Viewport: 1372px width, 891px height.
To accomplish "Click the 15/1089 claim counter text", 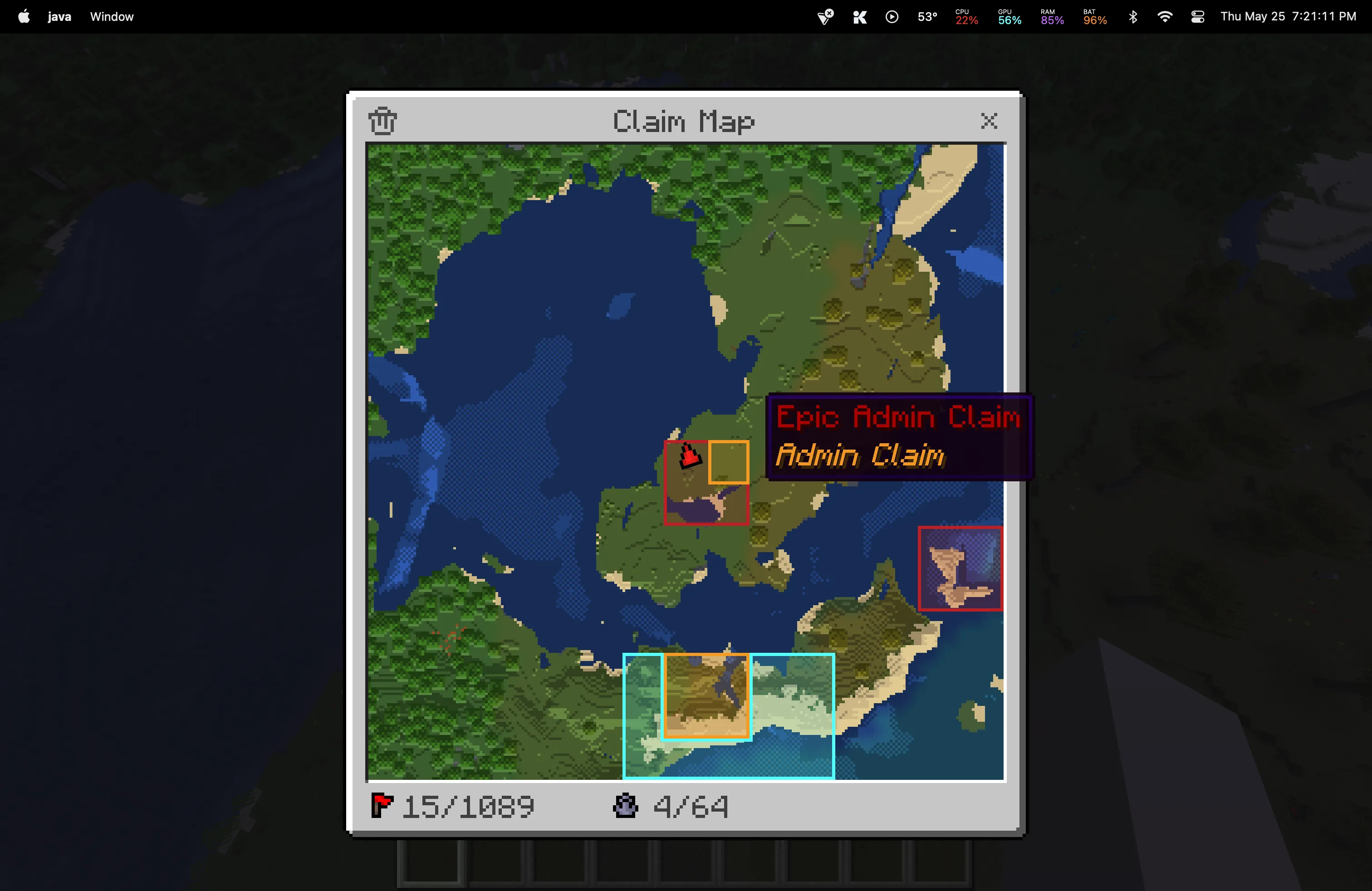I will point(467,807).
